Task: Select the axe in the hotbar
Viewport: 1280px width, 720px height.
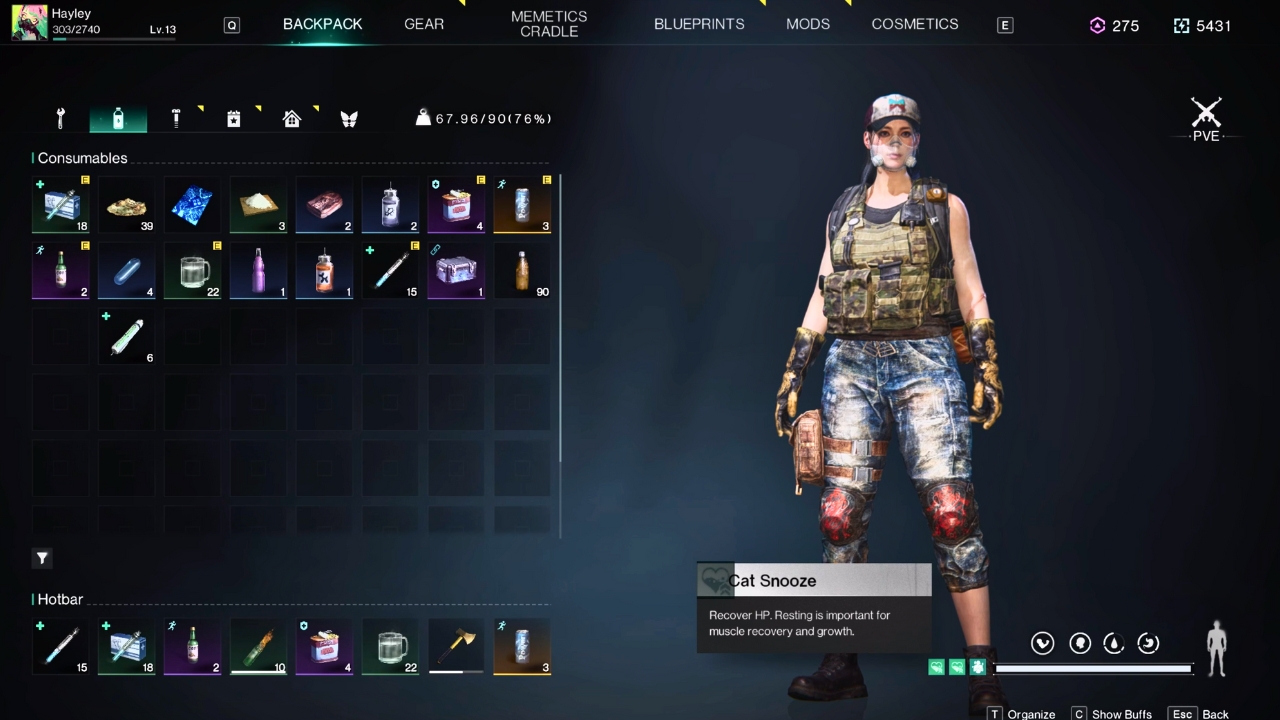Action: [x=456, y=646]
